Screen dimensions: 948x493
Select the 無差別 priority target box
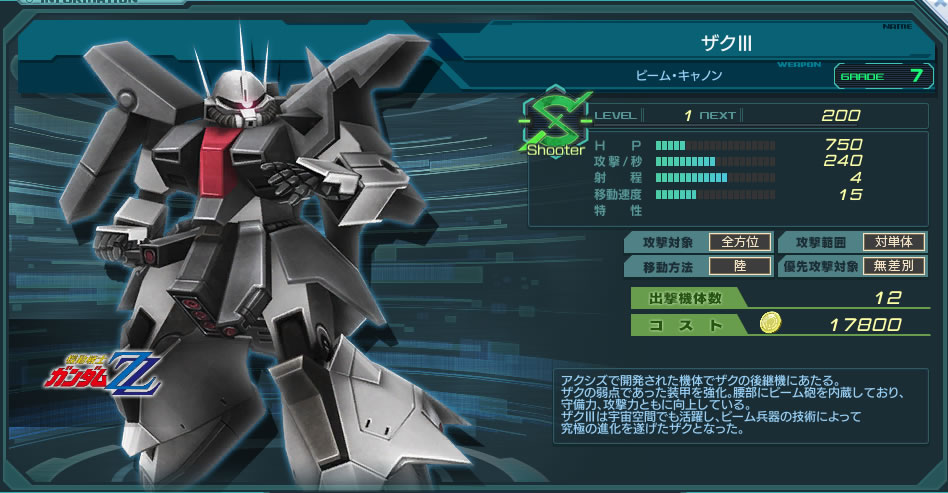pos(894,266)
